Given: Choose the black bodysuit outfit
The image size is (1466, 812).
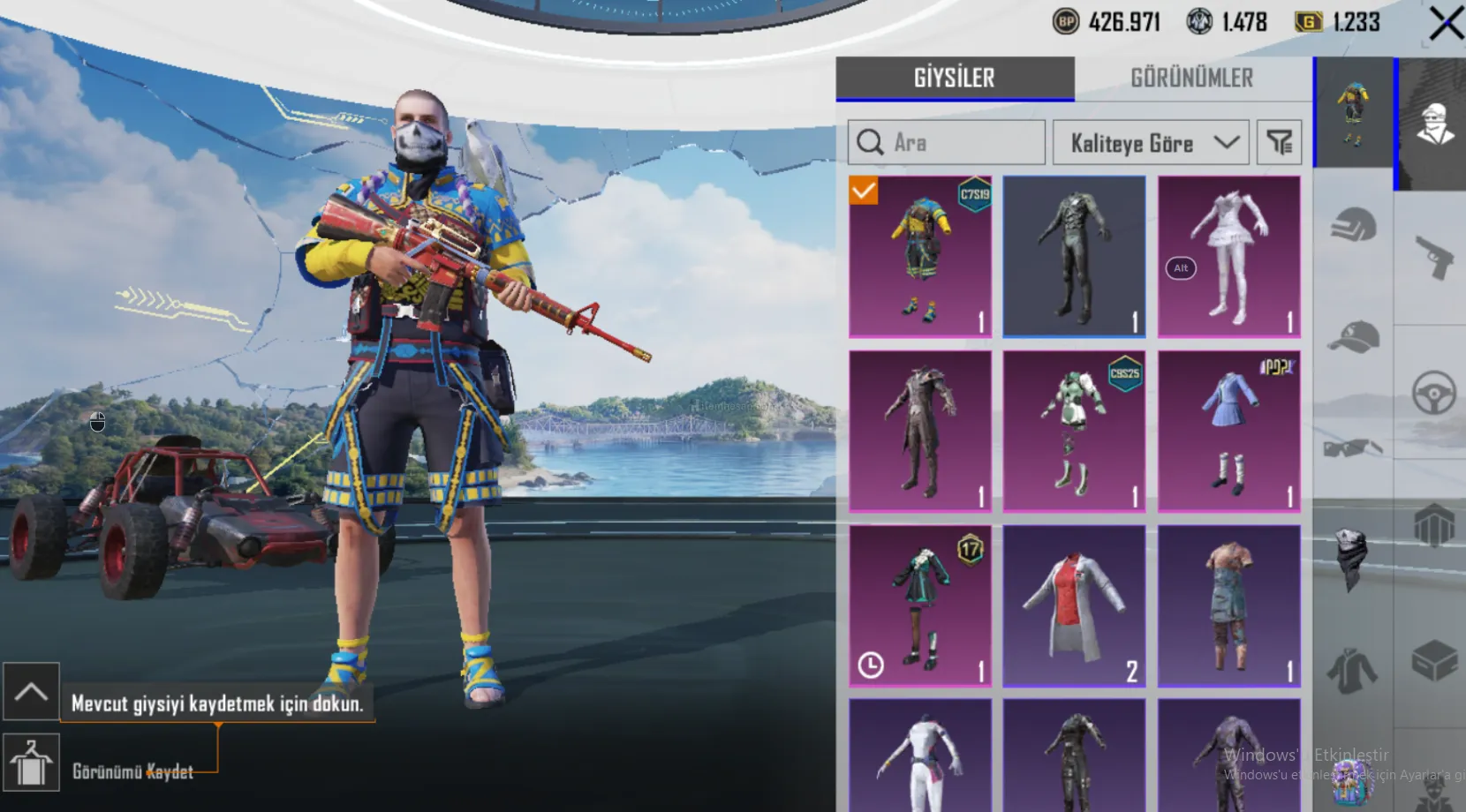Looking at the screenshot, I should pos(1074,256).
